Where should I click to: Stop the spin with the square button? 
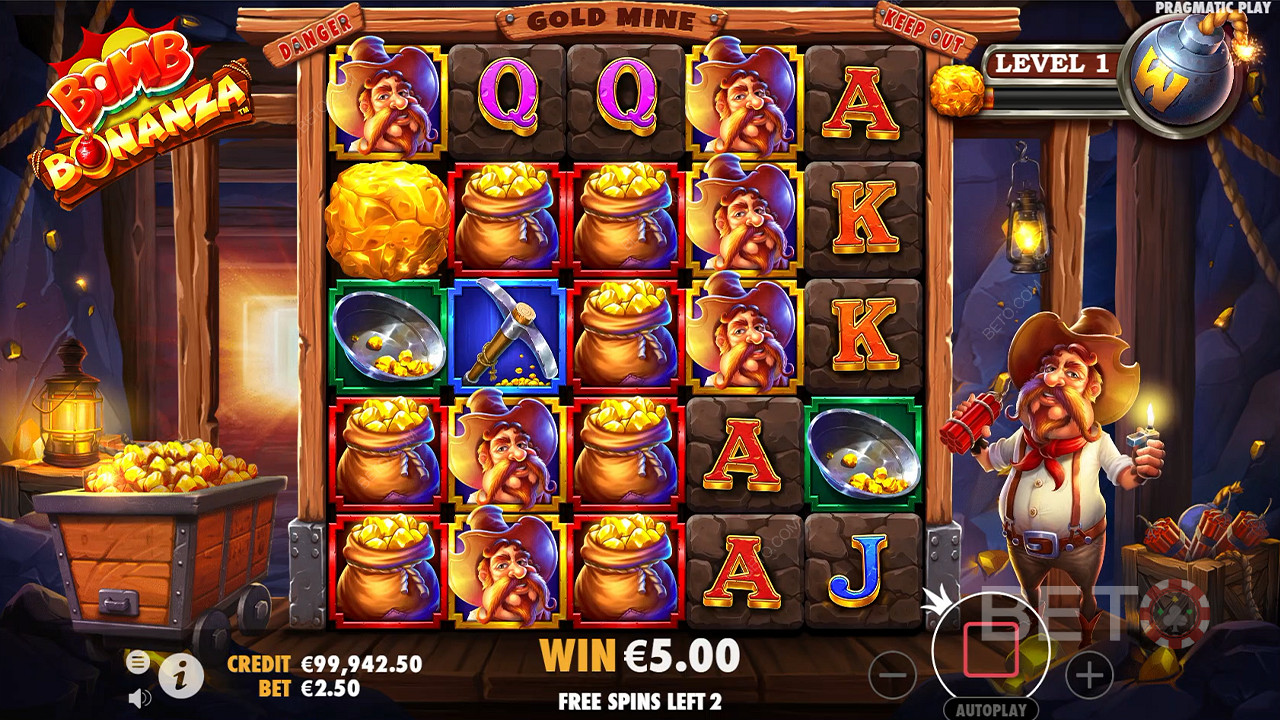[990, 650]
